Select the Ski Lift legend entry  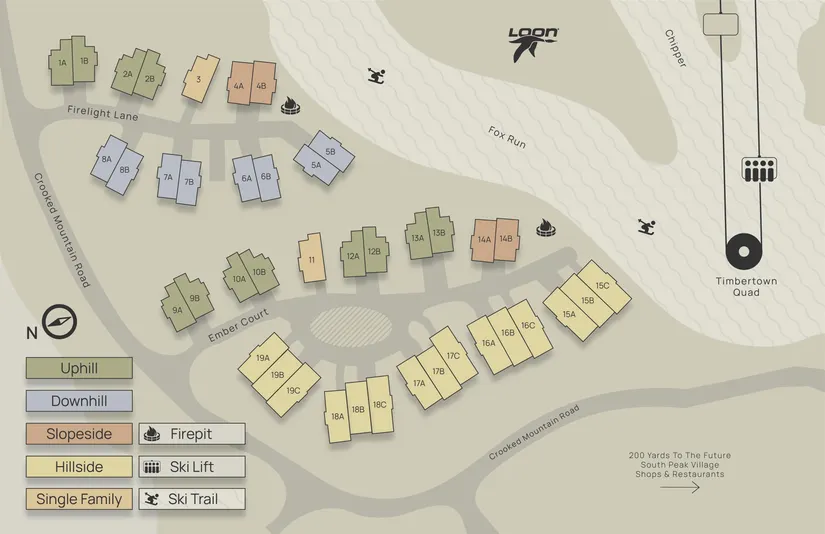(191, 466)
